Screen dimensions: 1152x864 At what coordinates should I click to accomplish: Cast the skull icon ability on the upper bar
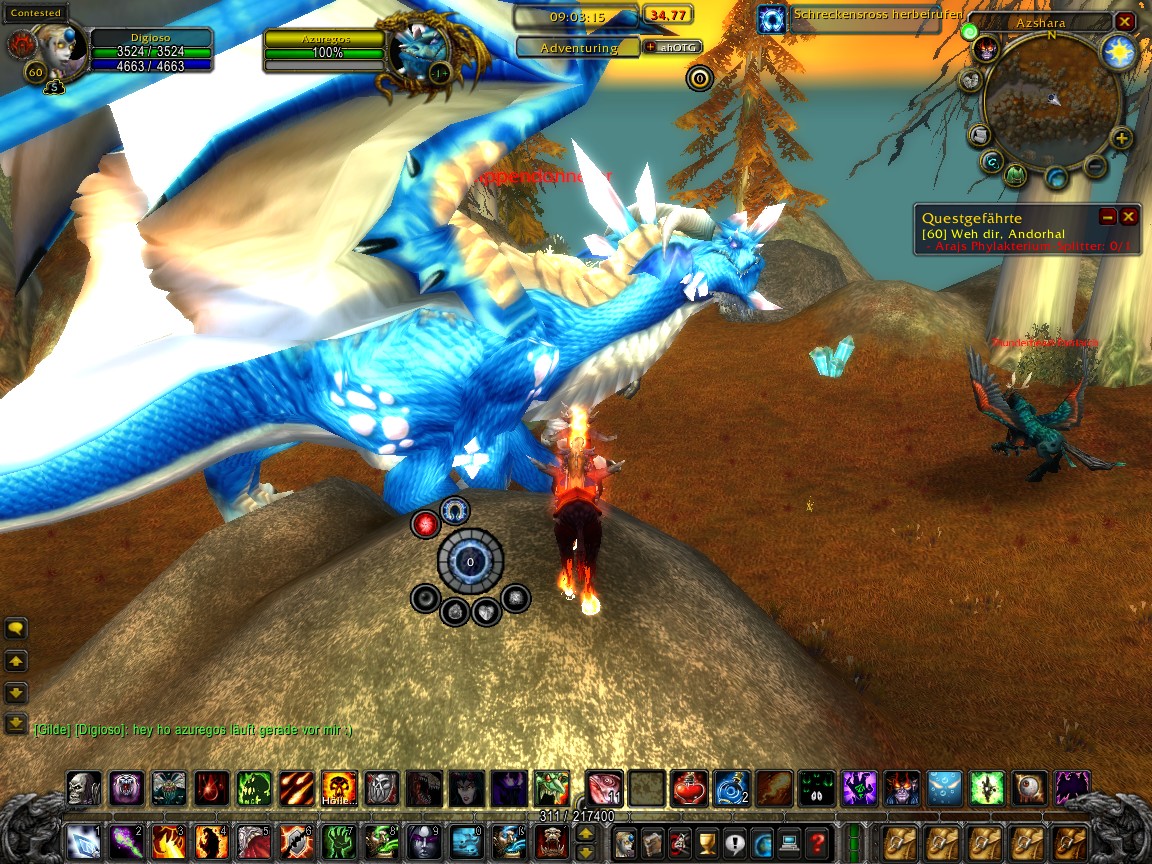pyautogui.click(x=83, y=788)
